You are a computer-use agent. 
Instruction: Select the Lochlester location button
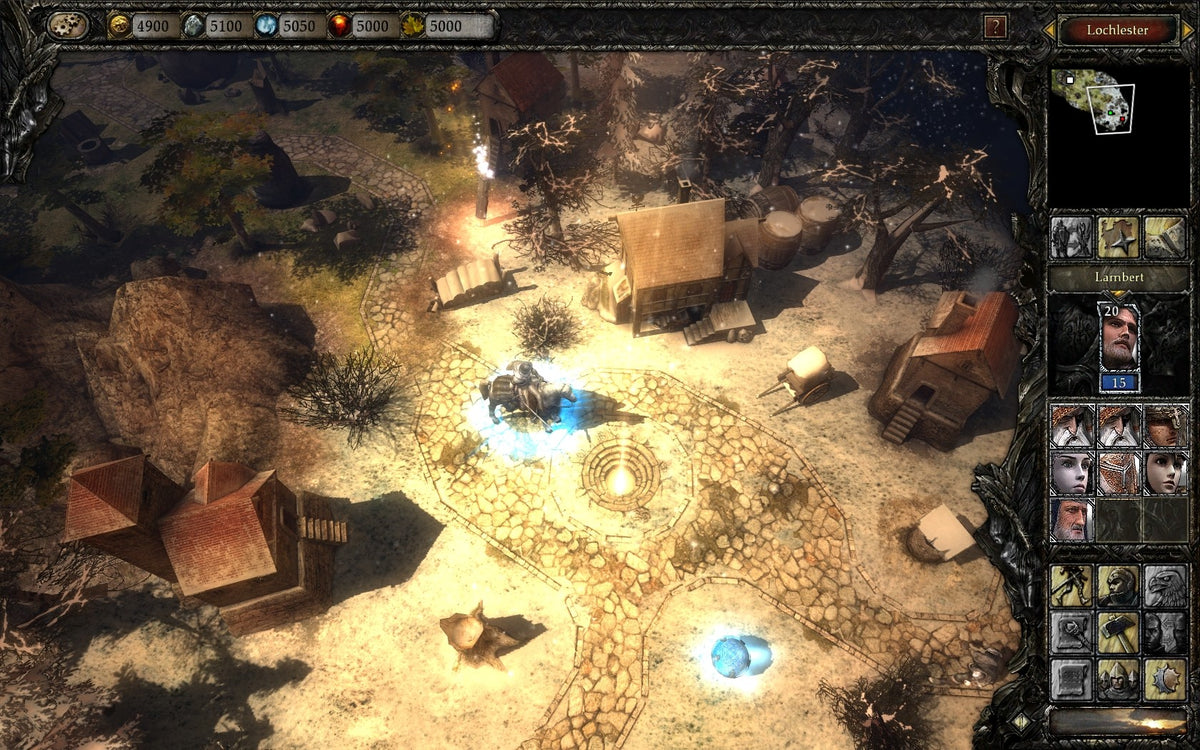point(1117,30)
